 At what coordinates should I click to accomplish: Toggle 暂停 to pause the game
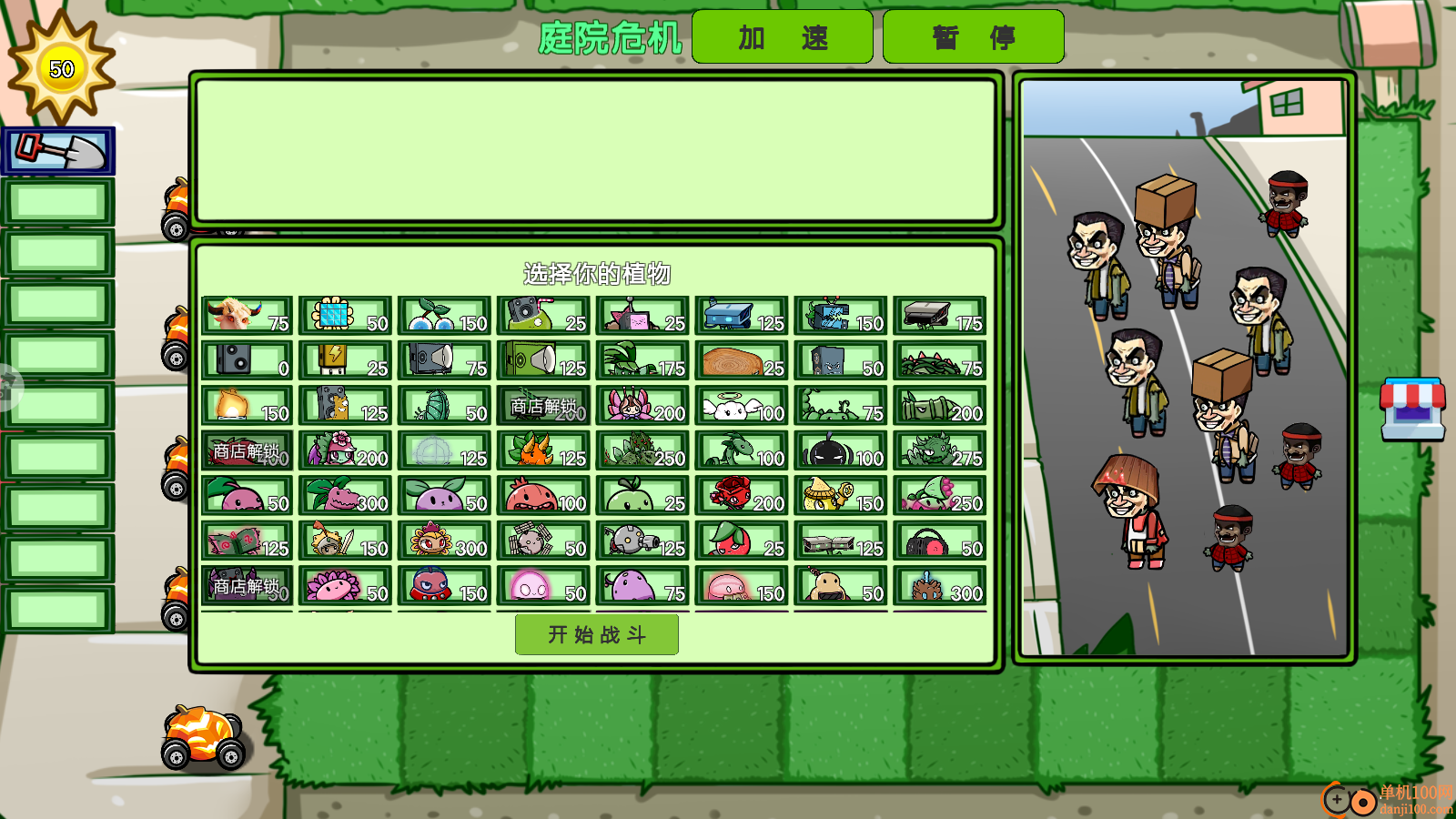pos(973,37)
